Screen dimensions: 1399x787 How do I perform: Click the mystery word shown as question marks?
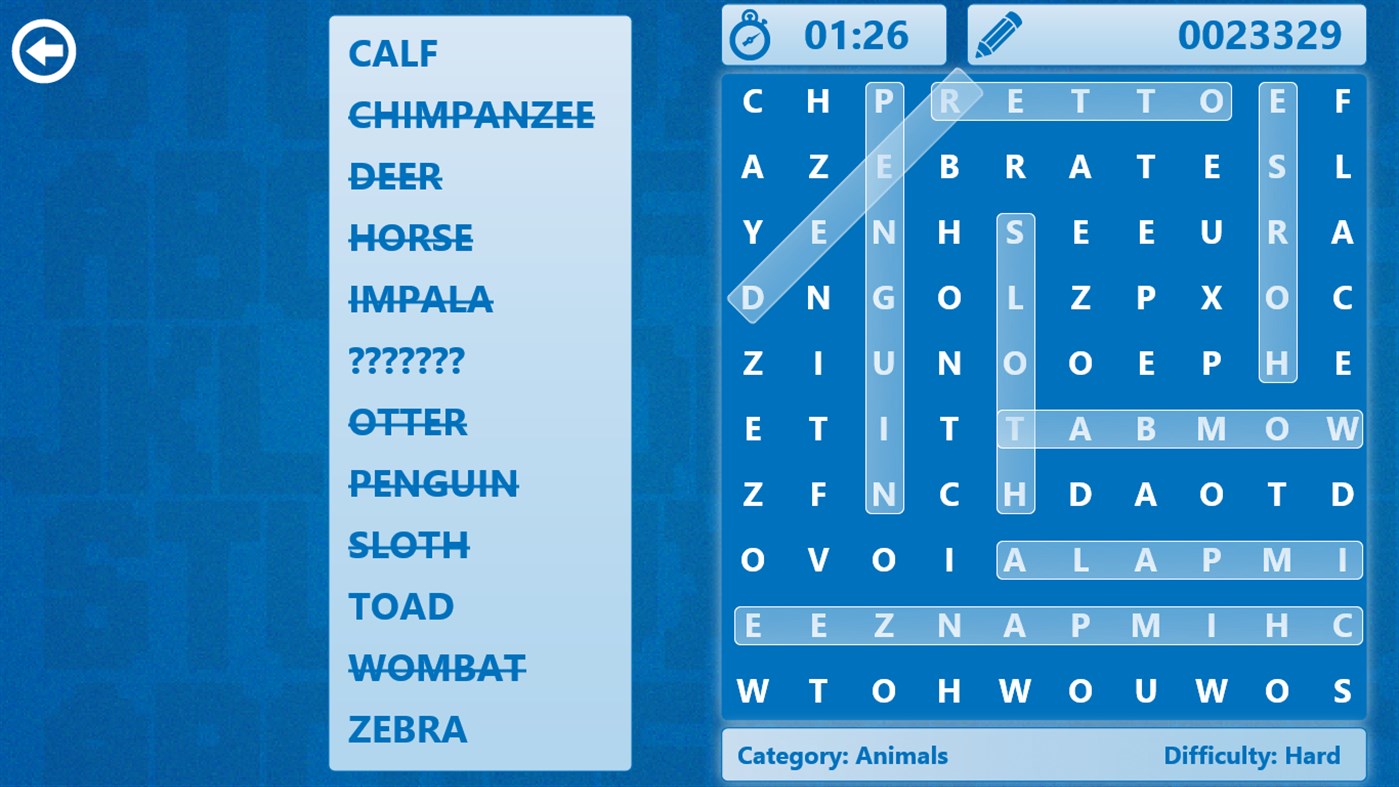(405, 360)
